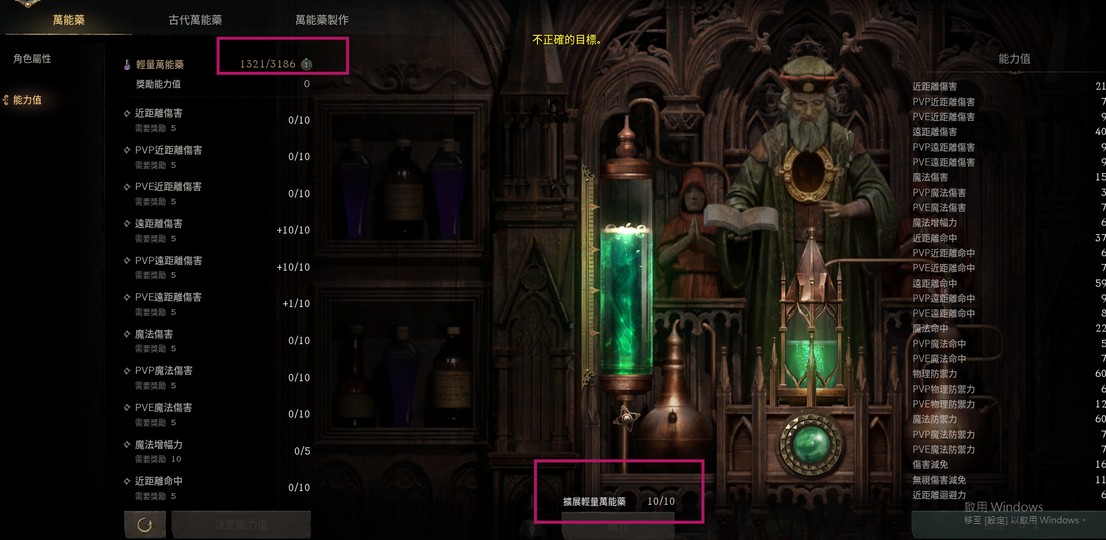Confirm with the 決定能力值 button
1106x540 pixels.
tap(241, 525)
